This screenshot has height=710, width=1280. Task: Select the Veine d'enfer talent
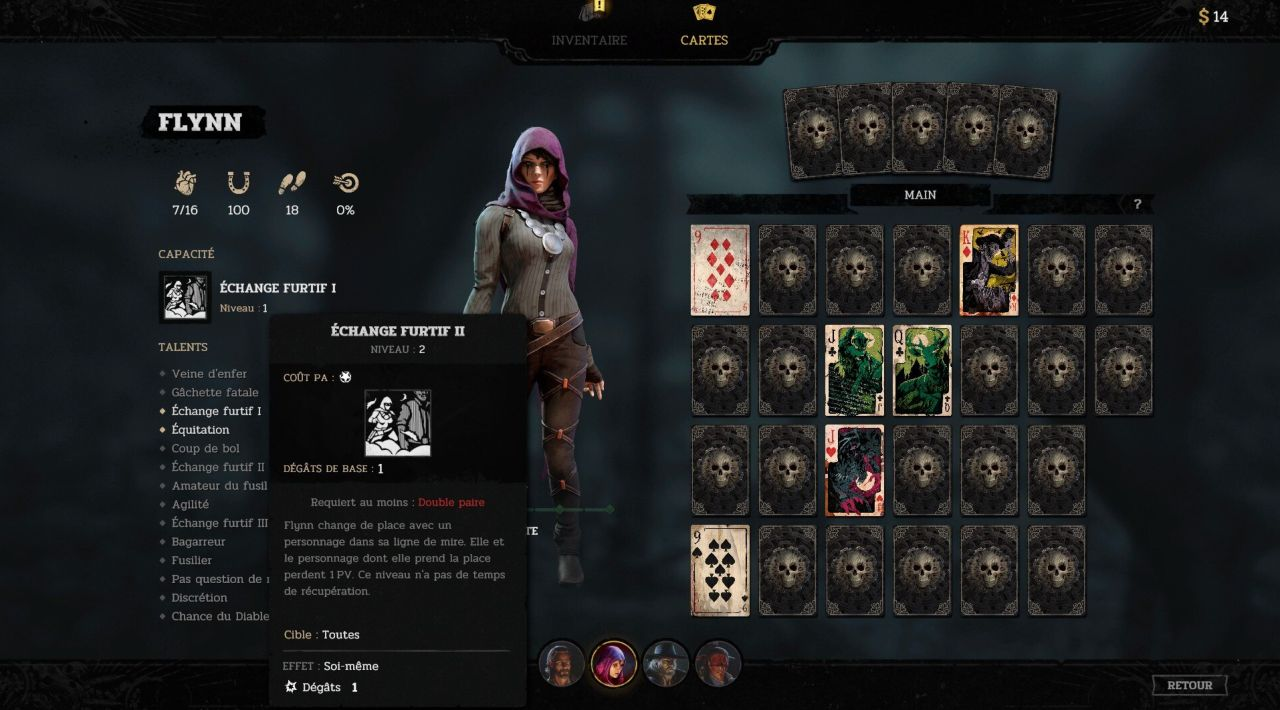point(209,374)
